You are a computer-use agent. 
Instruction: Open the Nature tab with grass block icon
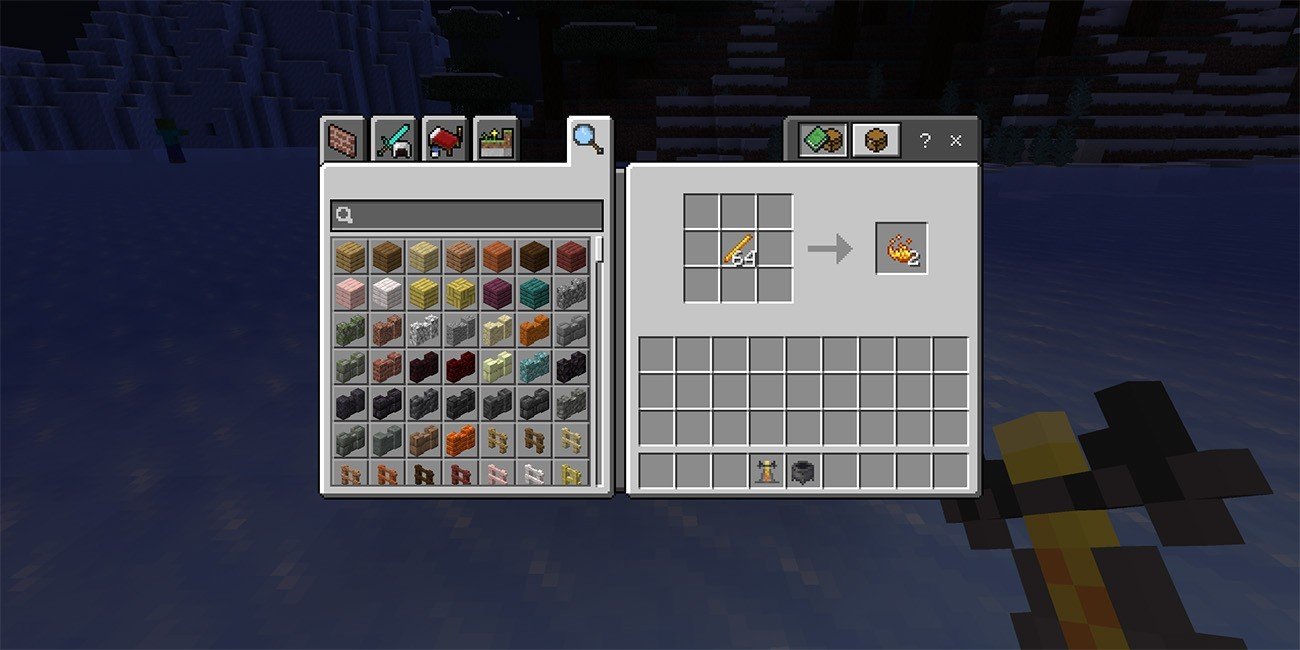(x=496, y=141)
